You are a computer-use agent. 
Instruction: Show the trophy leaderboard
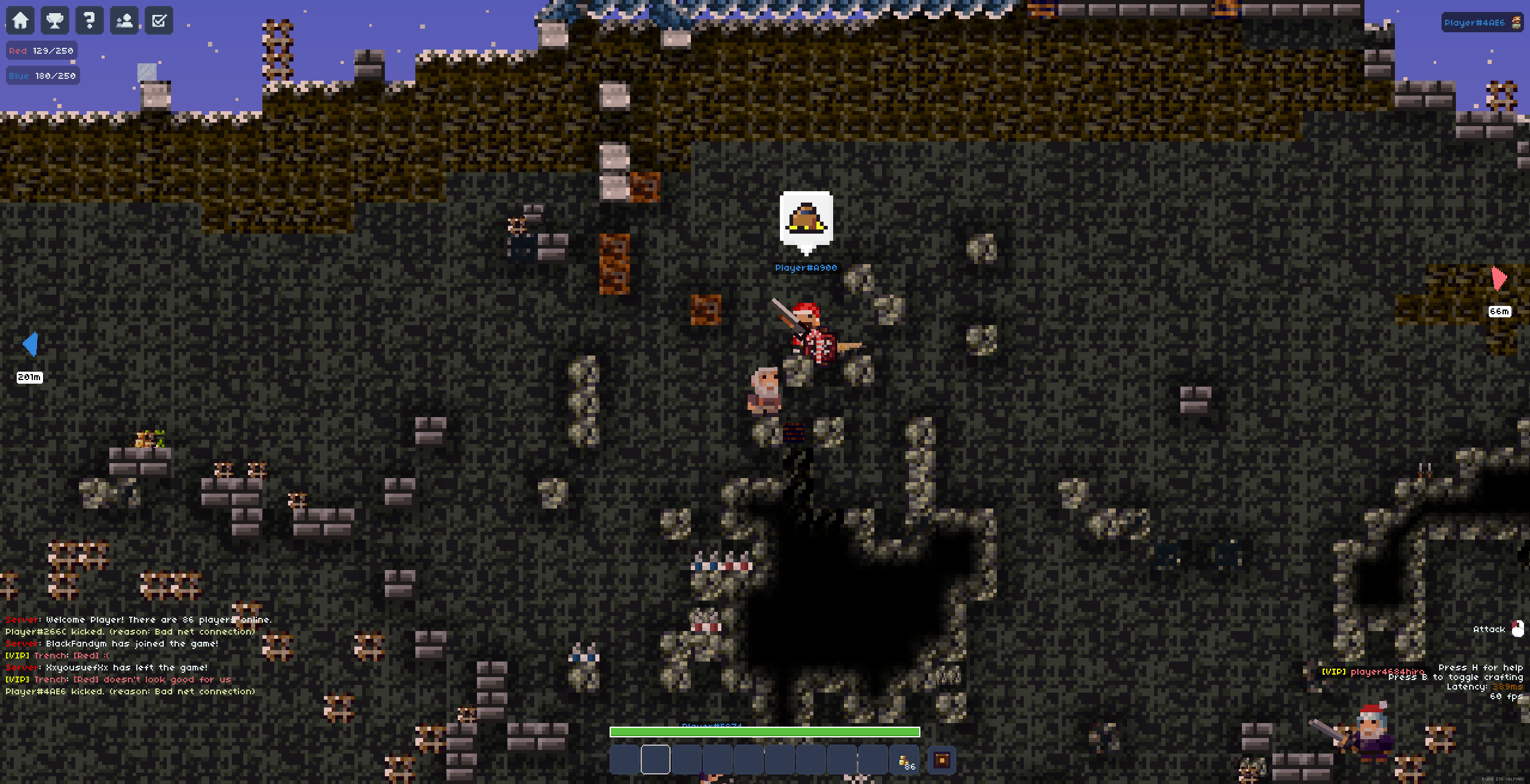click(x=55, y=20)
